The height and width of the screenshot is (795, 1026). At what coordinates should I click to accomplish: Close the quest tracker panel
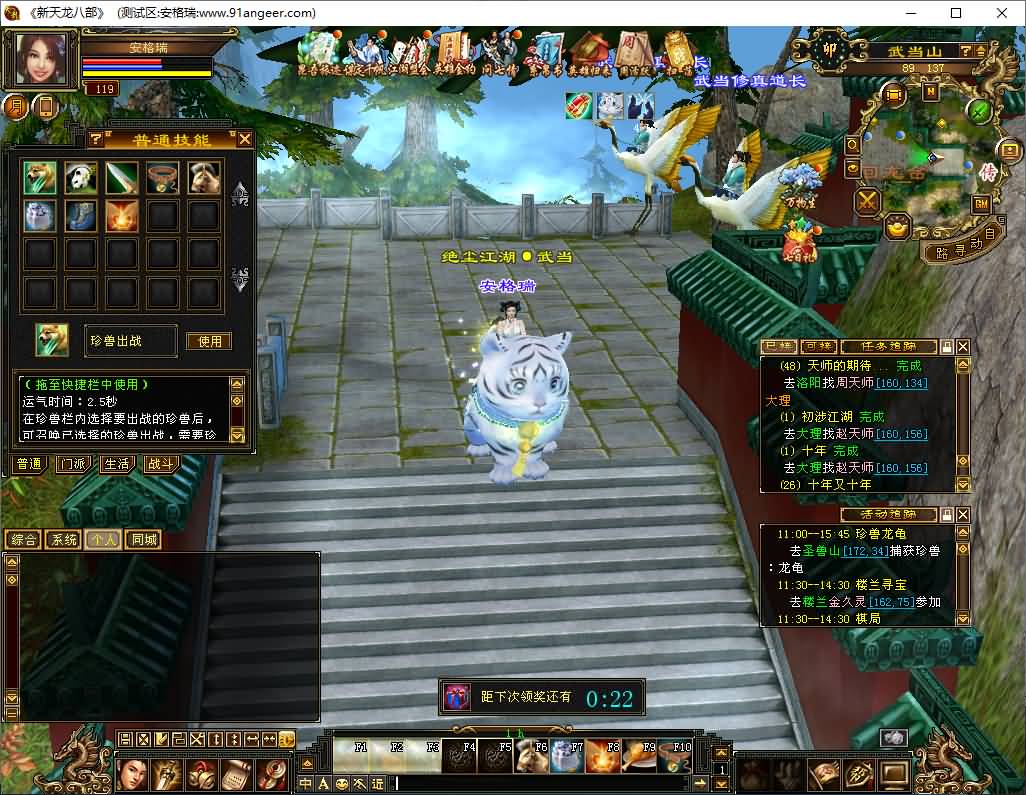(963, 347)
